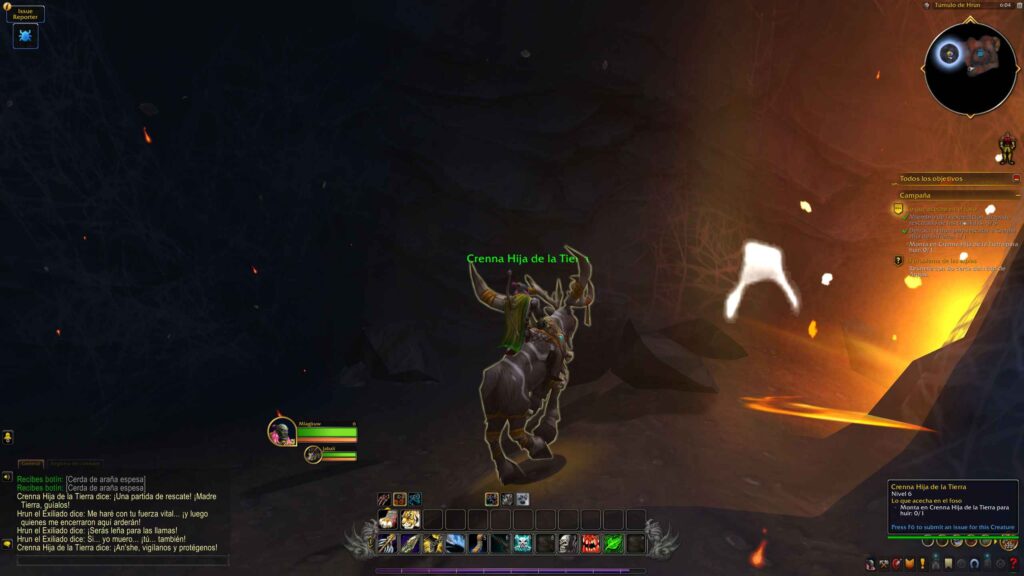Click the chat text input box

120,561
